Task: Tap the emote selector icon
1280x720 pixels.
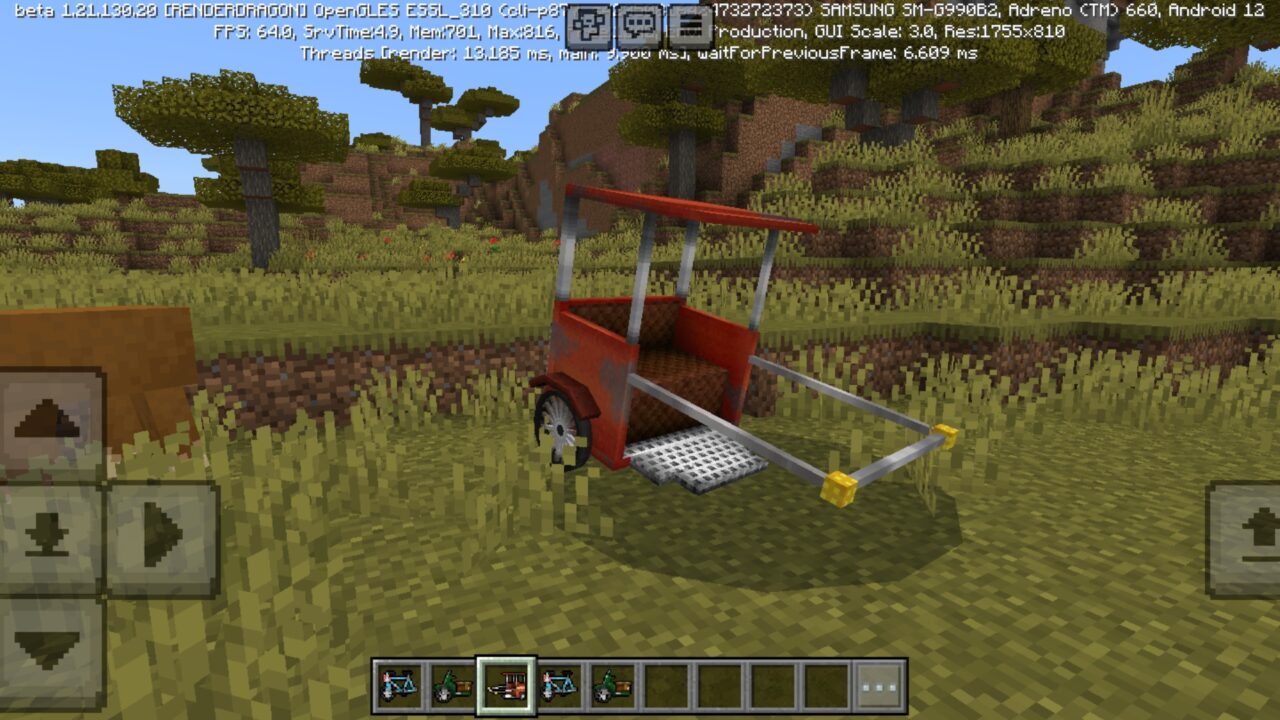Action: point(587,22)
